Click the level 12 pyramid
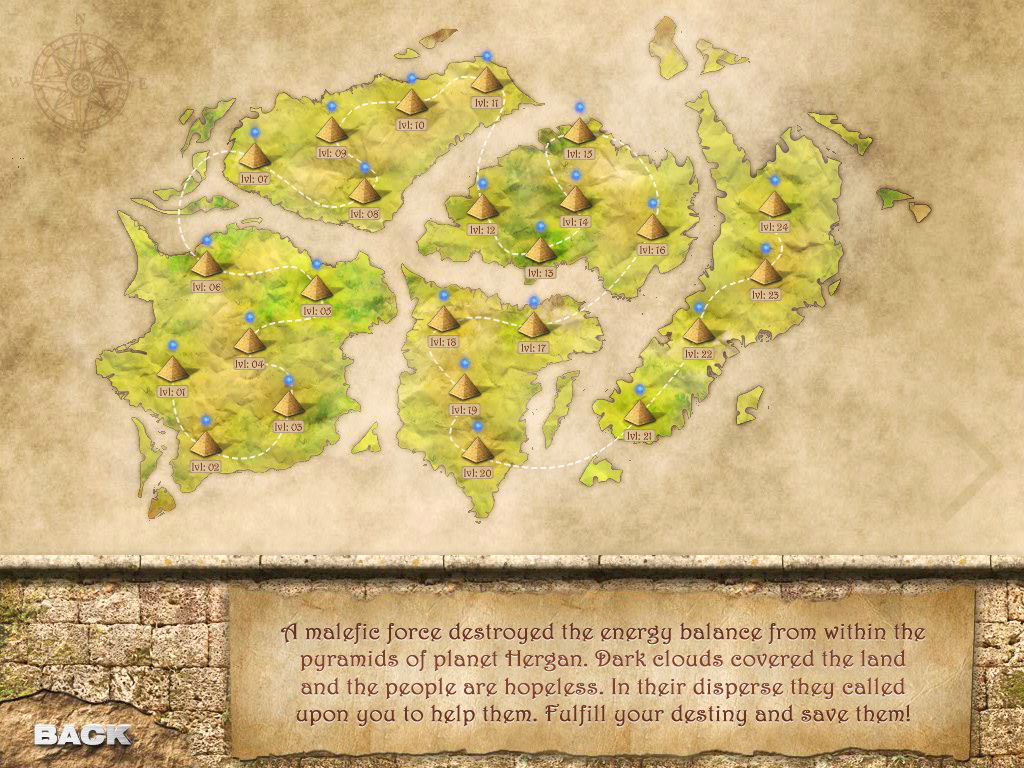This screenshot has width=1024, height=768. click(482, 208)
